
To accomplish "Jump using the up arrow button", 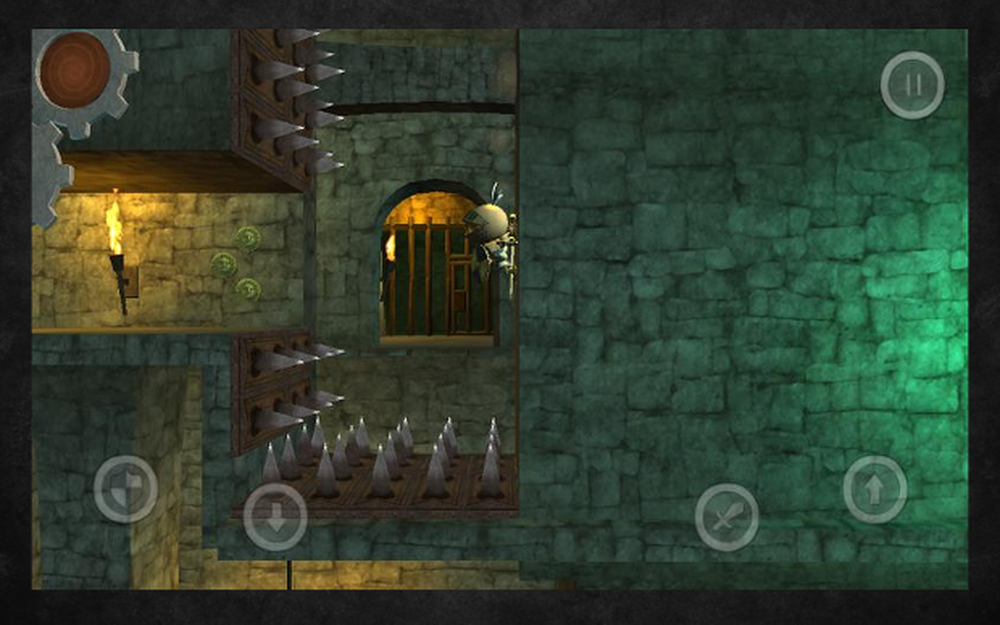I will tap(875, 490).
